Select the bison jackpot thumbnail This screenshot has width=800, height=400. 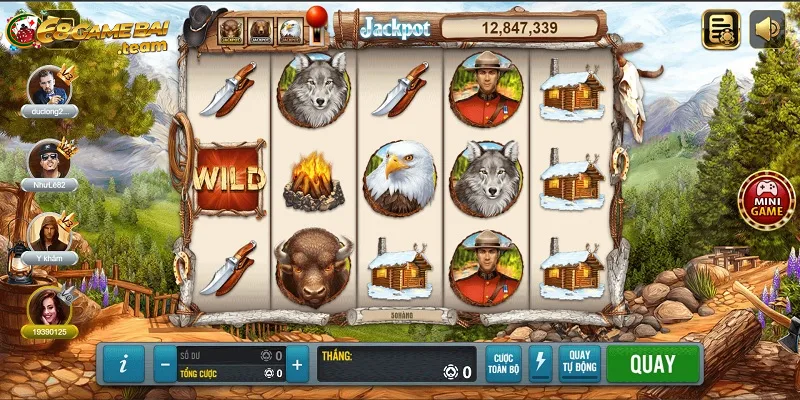click(232, 31)
